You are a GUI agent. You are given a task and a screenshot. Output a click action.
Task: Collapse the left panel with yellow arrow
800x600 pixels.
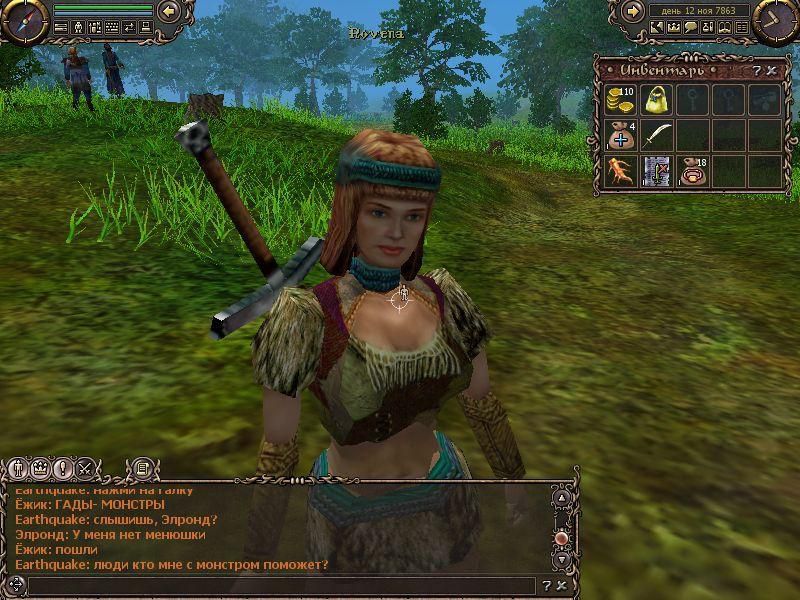click(x=169, y=11)
